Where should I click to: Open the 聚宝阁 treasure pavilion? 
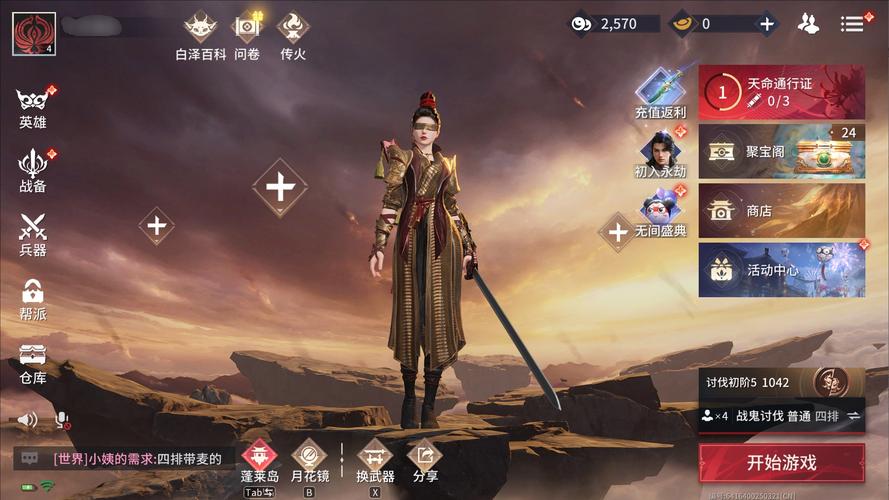point(781,151)
